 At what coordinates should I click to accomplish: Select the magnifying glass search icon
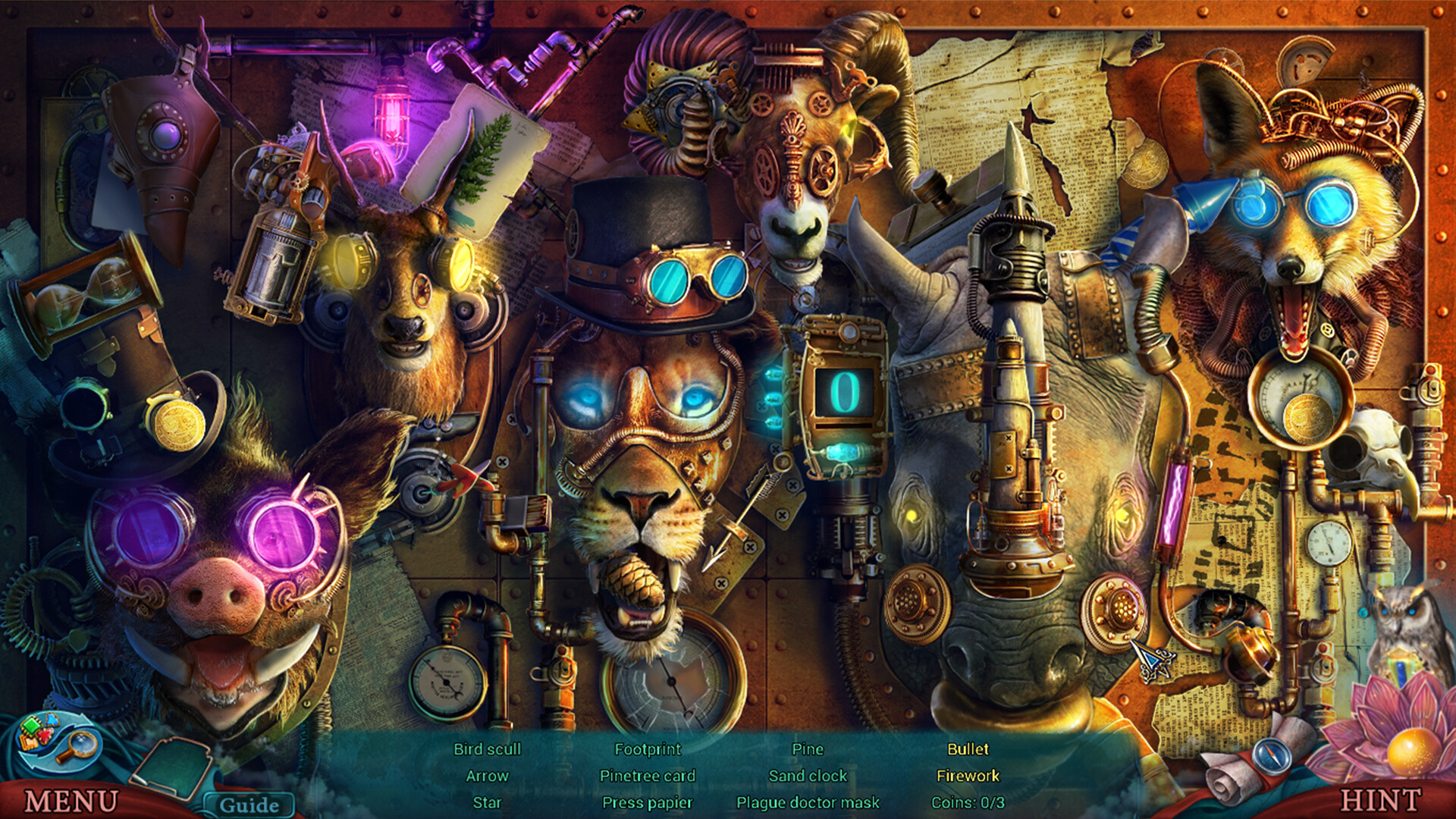(80, 747)
